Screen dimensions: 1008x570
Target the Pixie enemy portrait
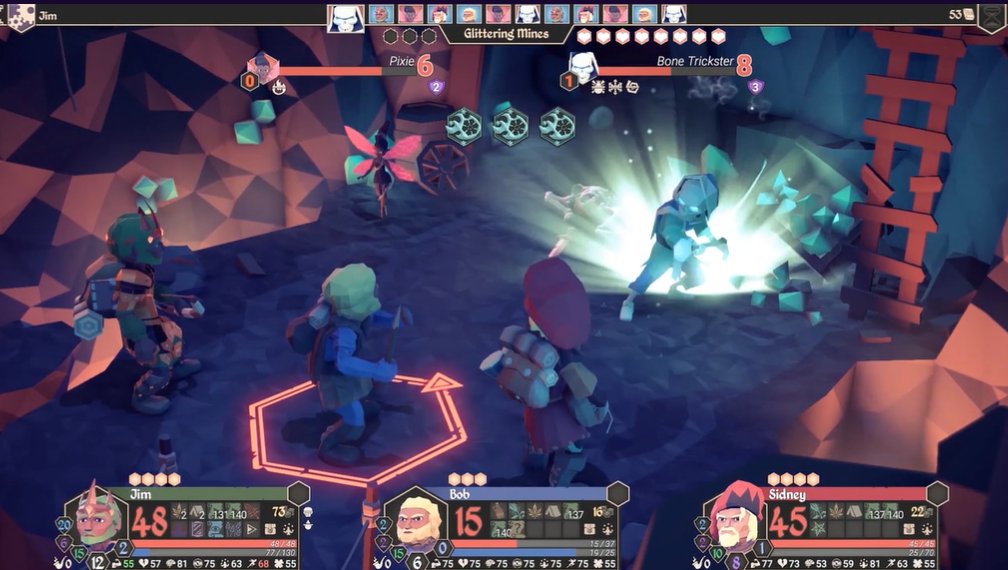263,68
